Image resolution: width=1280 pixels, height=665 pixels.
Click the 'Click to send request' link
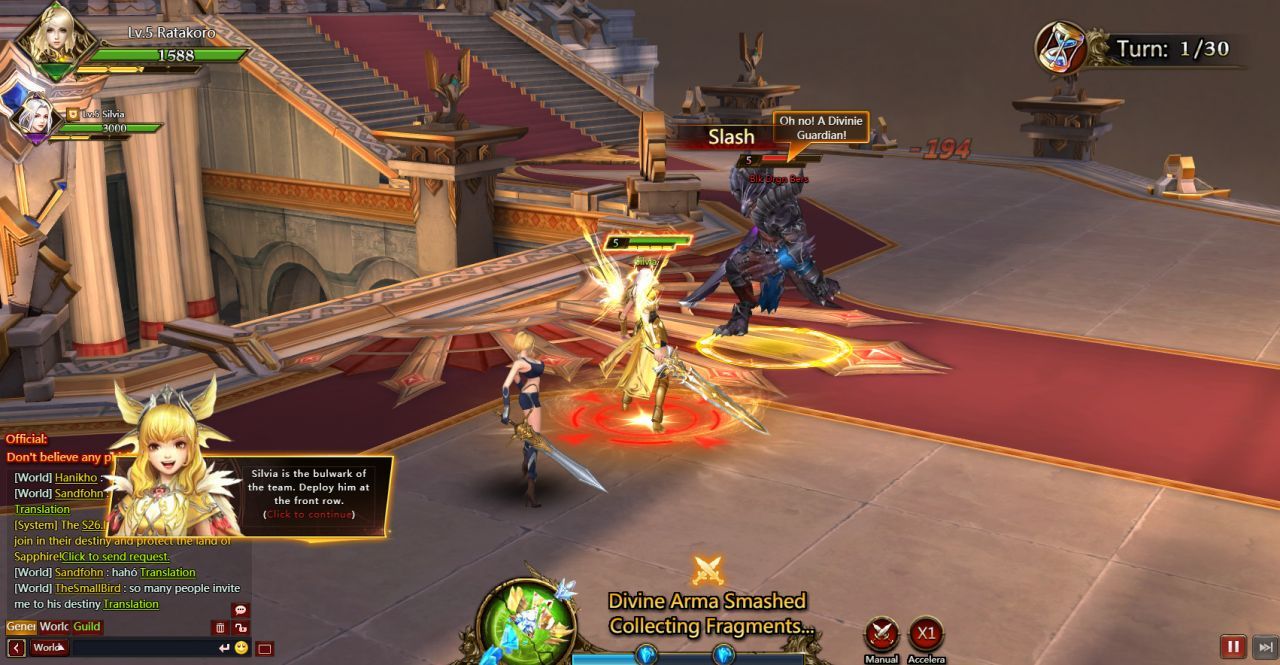click(115, 556)
